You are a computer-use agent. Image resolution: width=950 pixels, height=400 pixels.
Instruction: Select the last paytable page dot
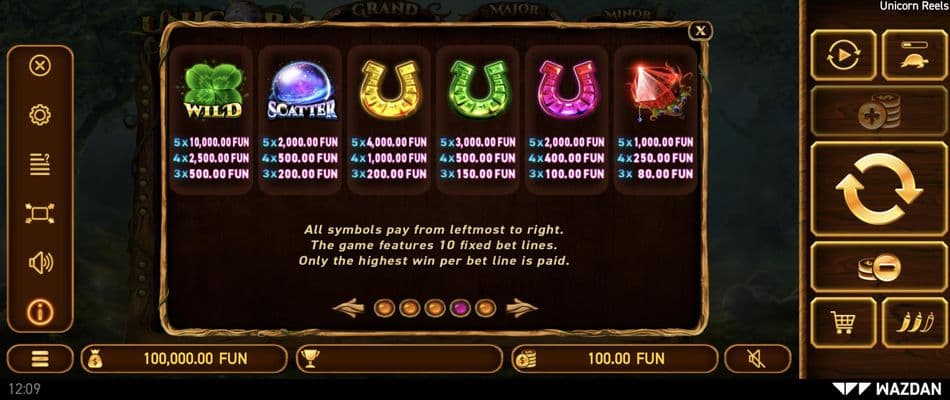pos(486,307)
